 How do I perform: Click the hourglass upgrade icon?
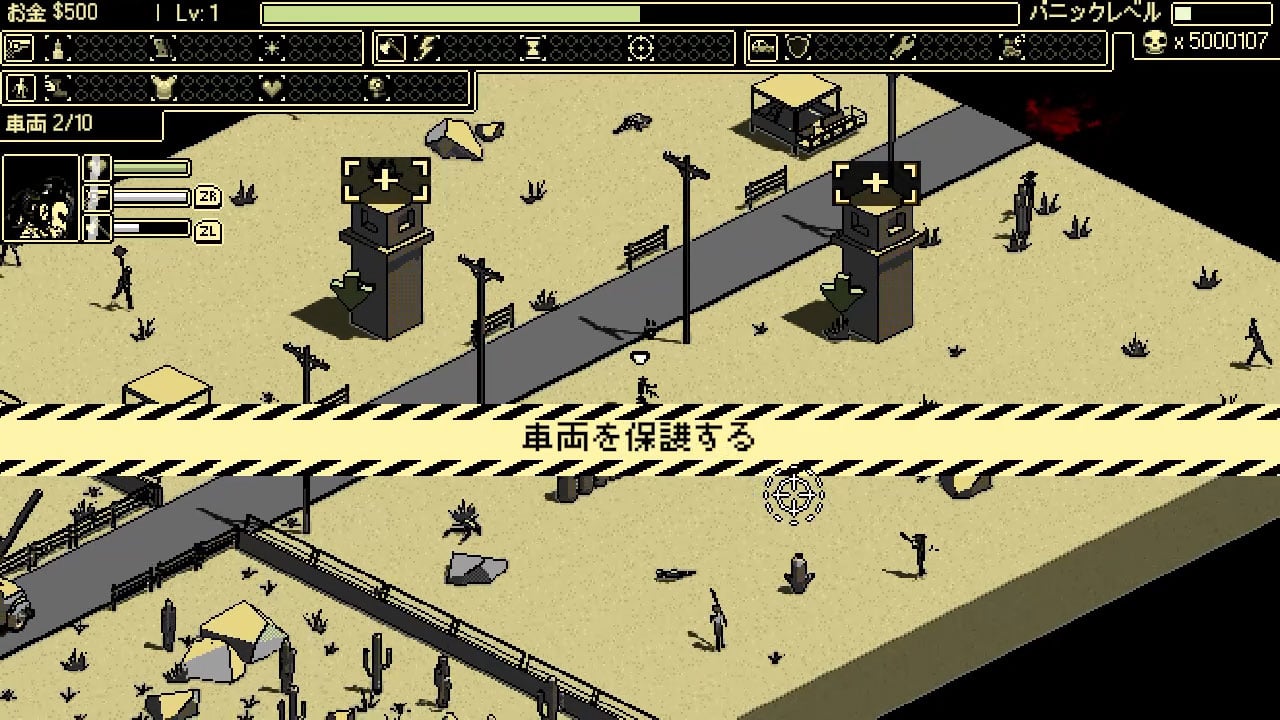[x=534, y=48]
